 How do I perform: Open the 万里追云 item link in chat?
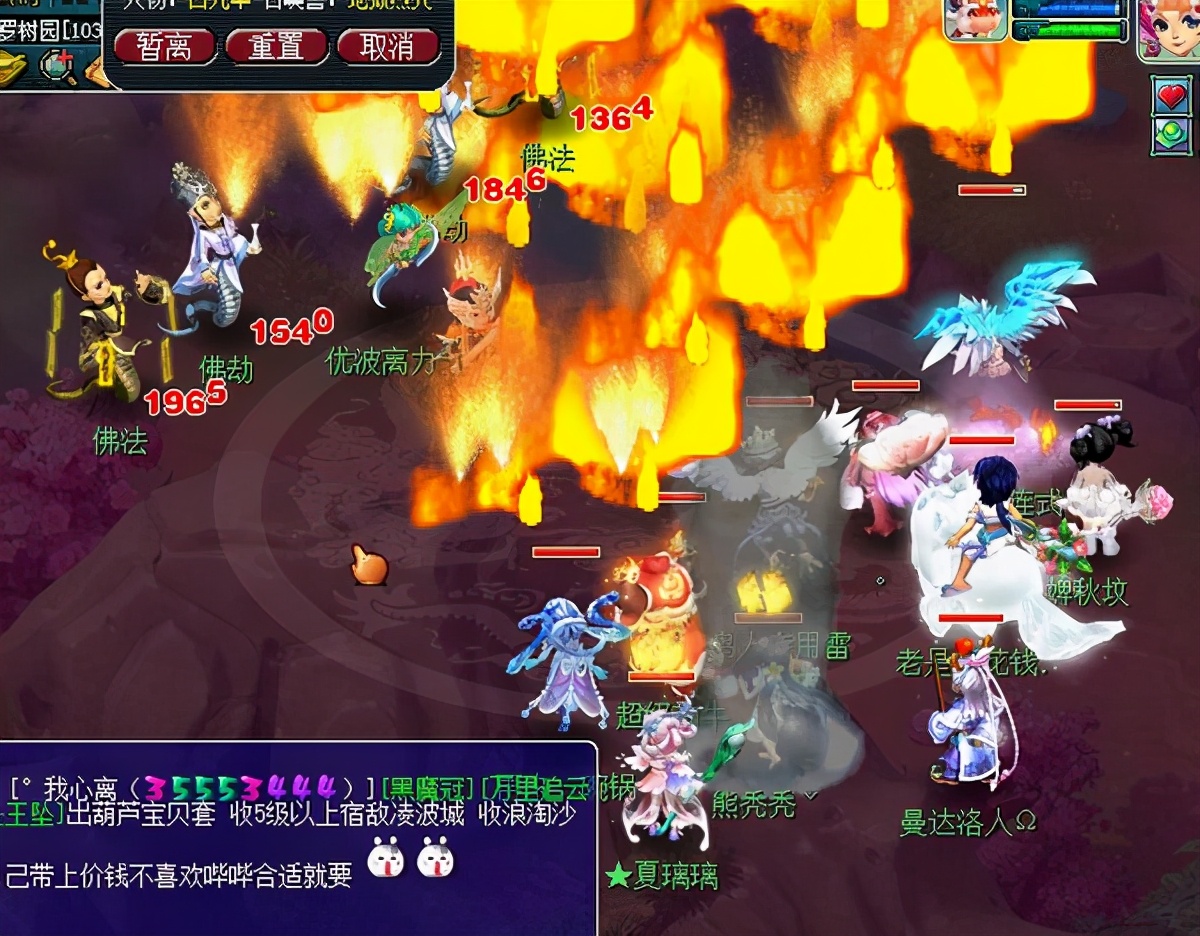(x=530, y=787)
